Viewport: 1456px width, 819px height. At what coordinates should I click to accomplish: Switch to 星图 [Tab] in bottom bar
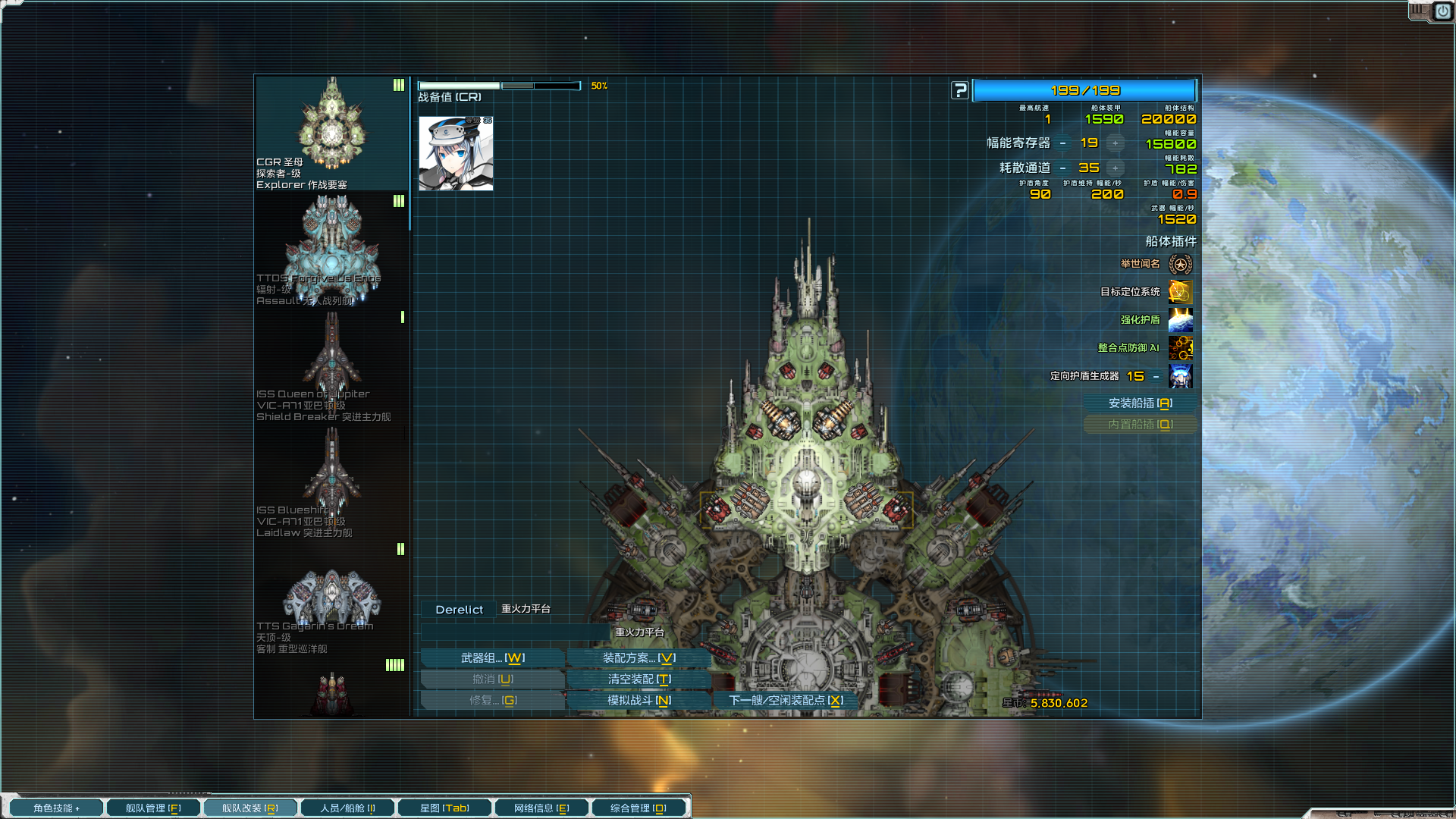(x=444, y=807)
